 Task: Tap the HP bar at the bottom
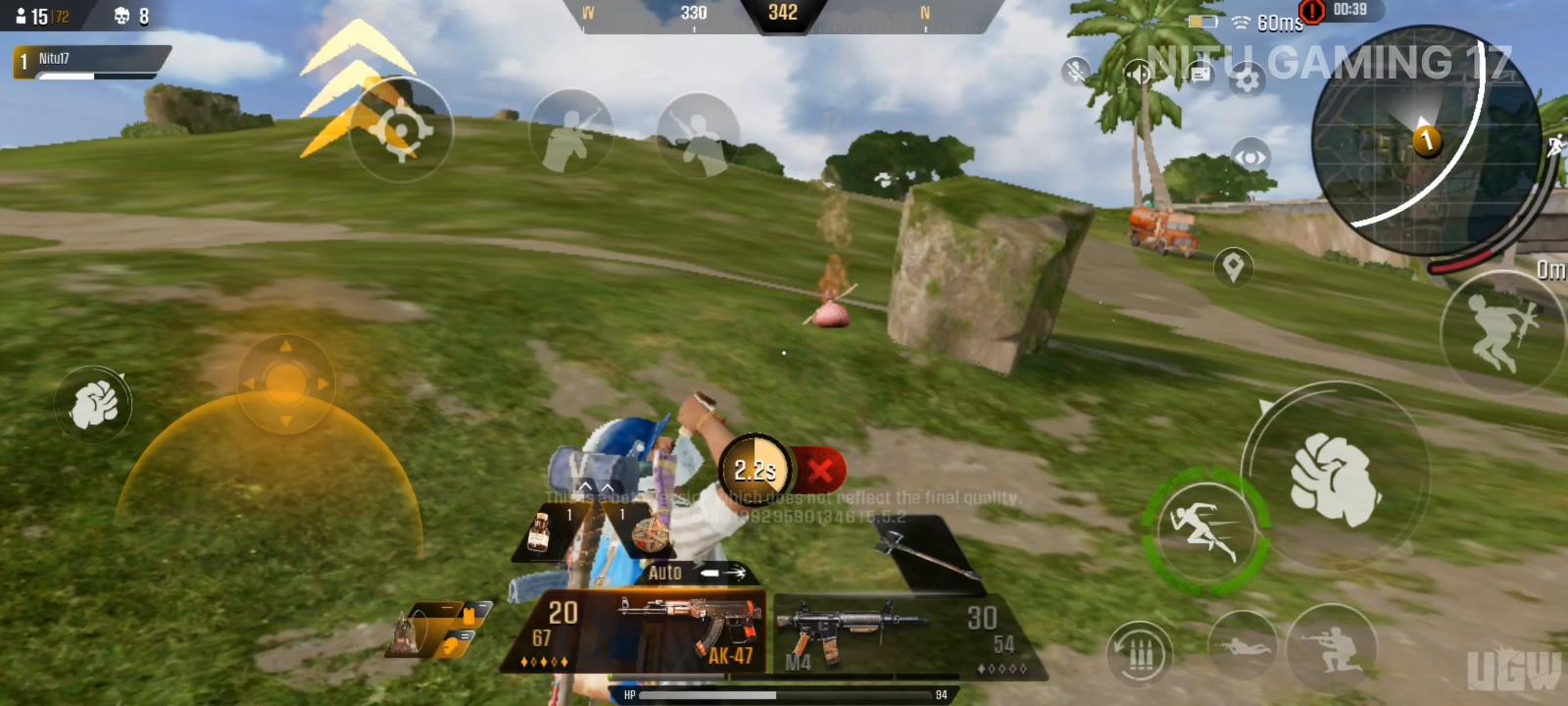pos(784,692)
